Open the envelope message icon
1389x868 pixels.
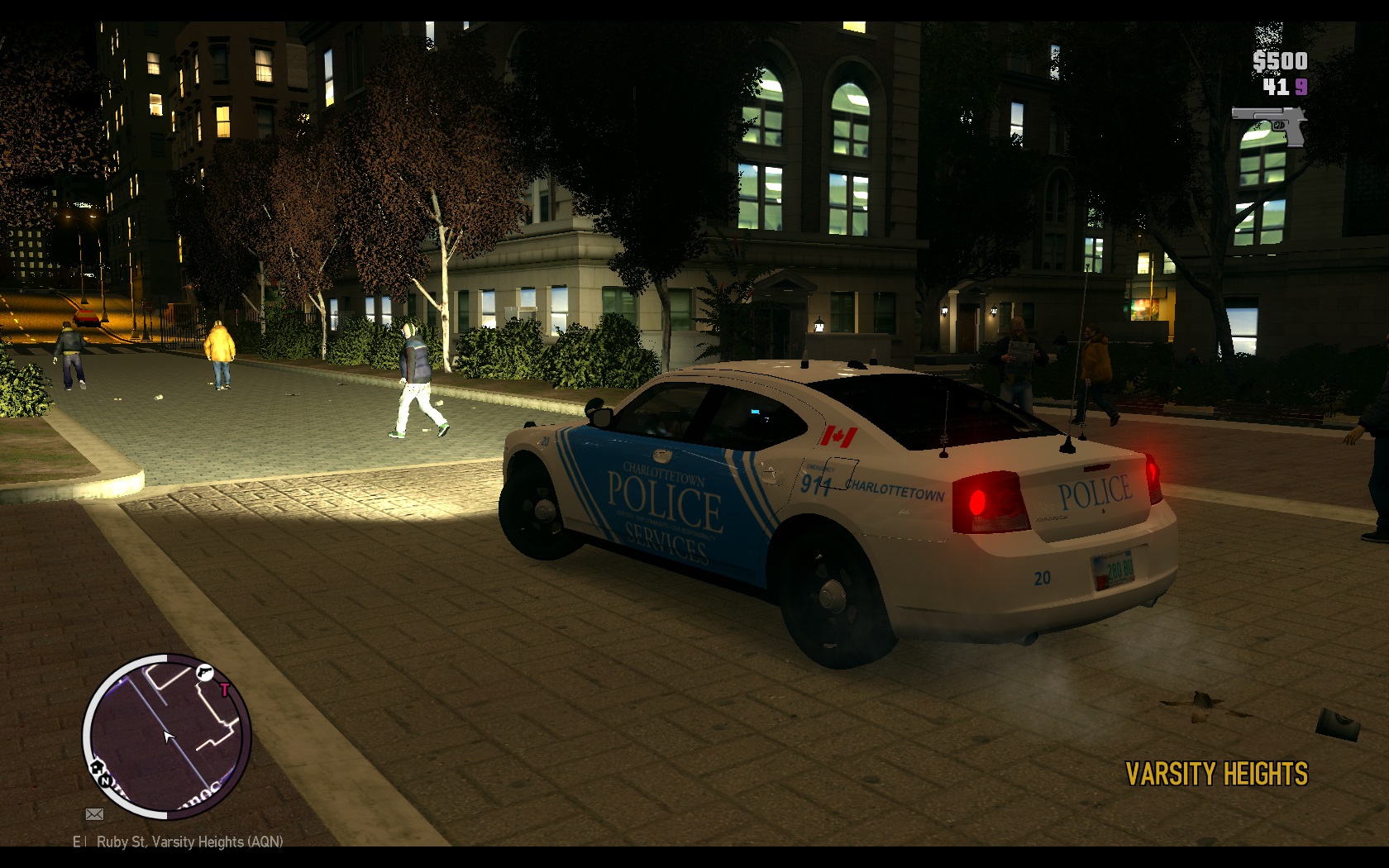[x=95, y=814]
